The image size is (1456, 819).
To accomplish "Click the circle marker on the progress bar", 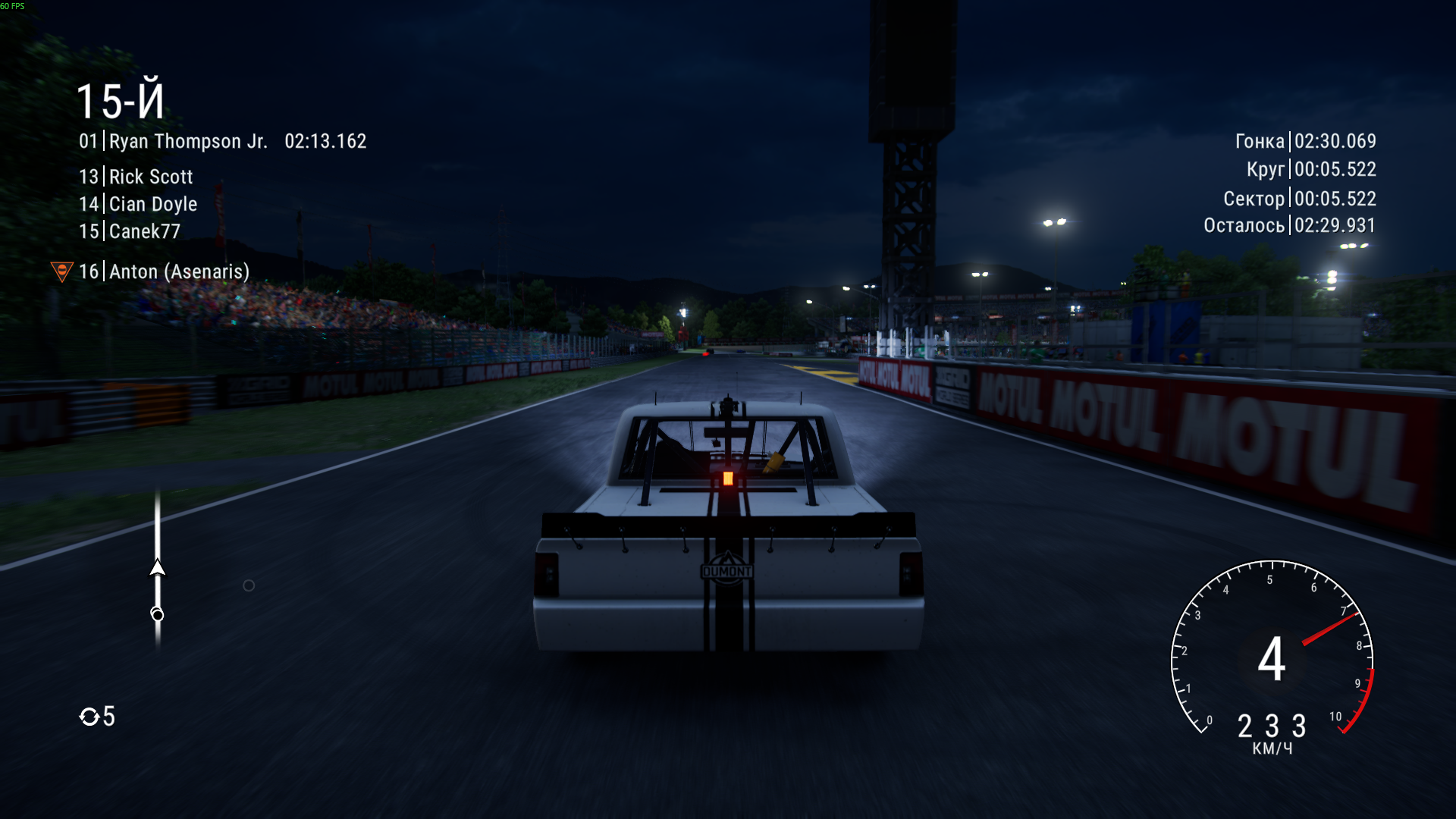I will click(x=157, y=614).
